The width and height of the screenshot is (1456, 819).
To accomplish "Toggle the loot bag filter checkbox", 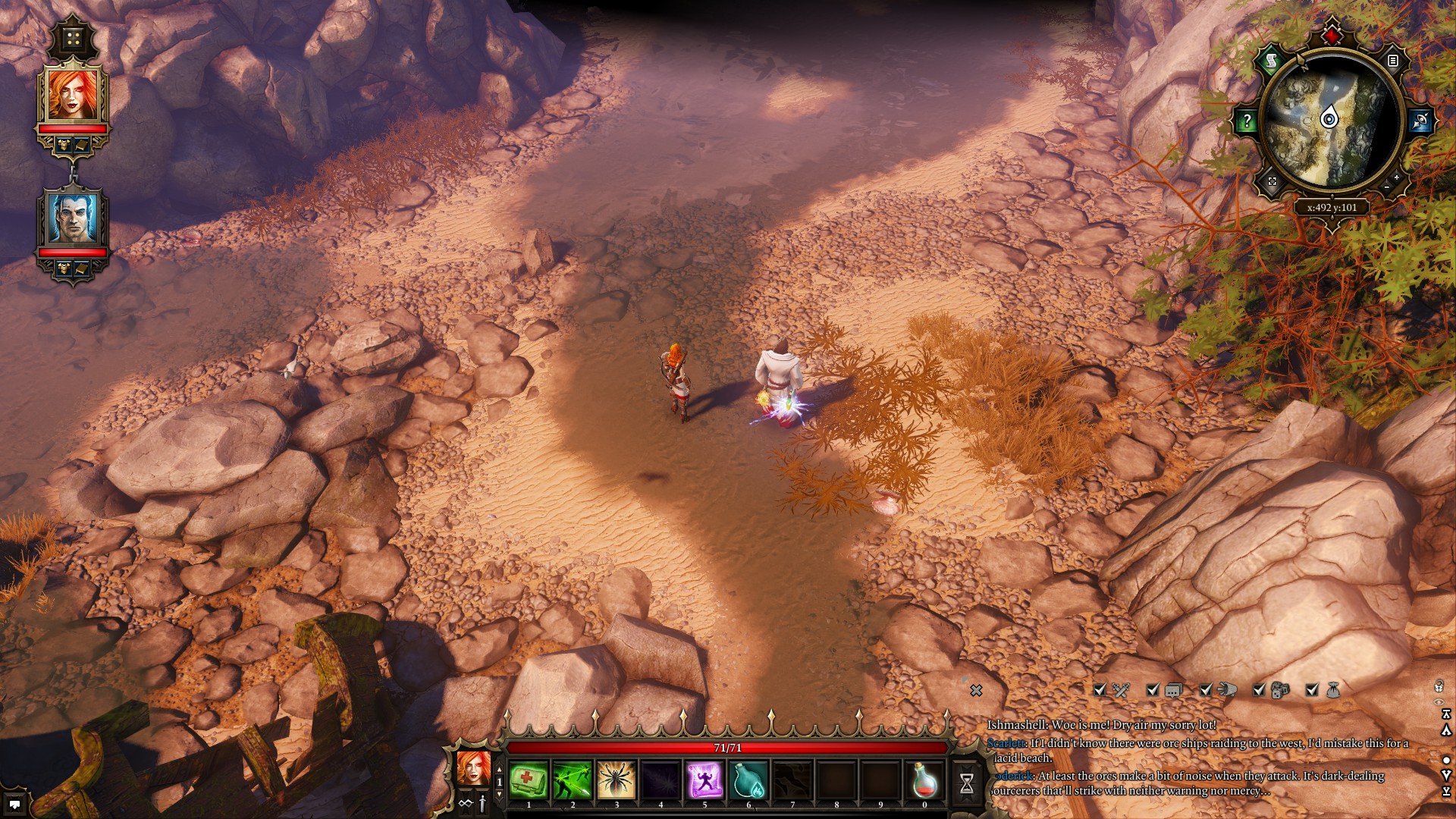I will coord(1313,689).
